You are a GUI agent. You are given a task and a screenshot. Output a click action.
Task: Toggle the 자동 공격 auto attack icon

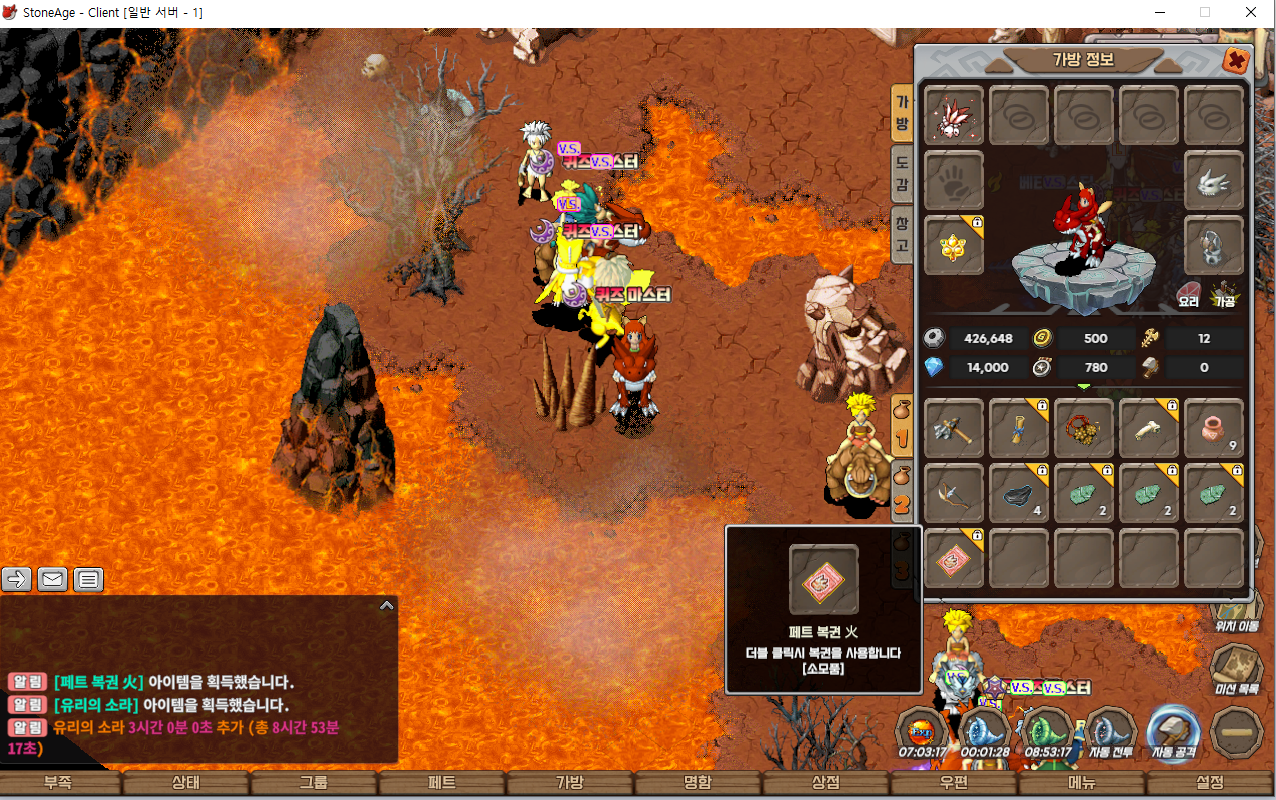1173,734
